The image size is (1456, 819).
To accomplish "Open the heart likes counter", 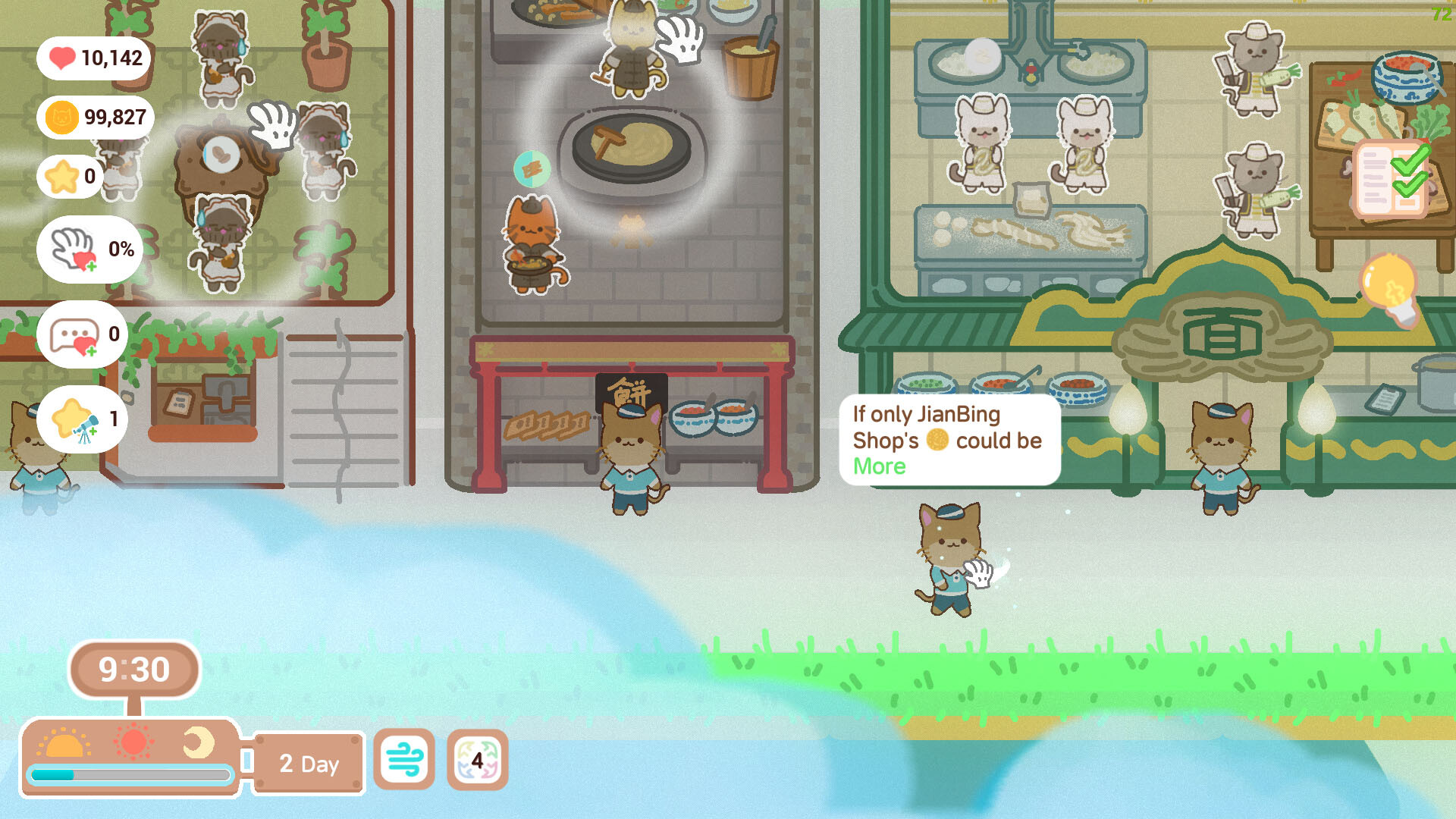I will click(94, 58).
